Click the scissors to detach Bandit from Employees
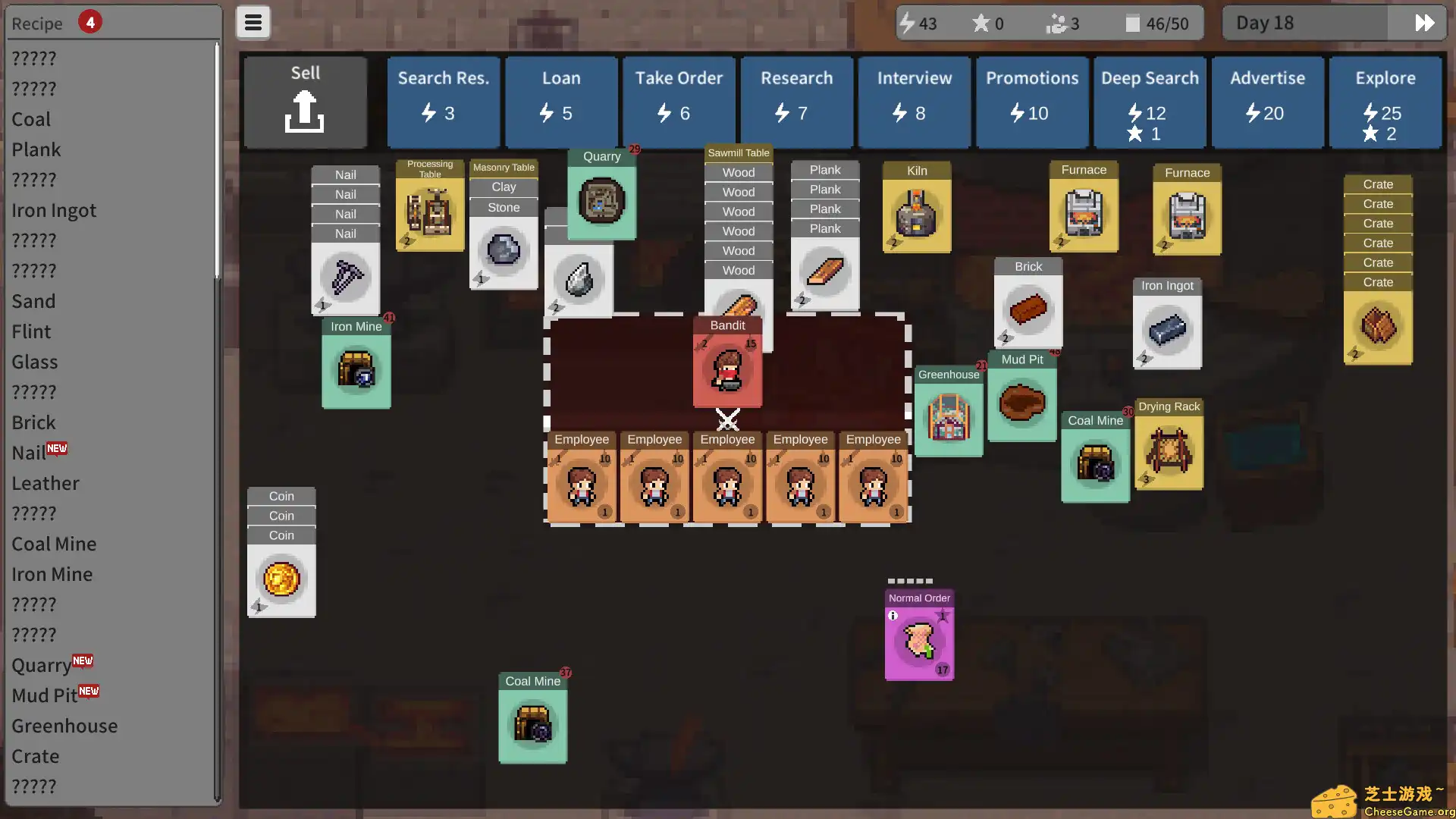The image size is (1456, 819). click(x=727, y=419)
